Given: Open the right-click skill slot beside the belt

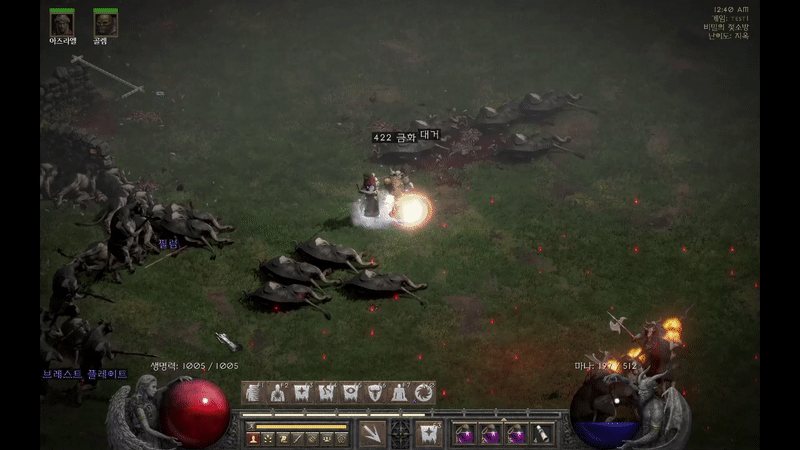Looking at the screenshot, I should point(429,433).
